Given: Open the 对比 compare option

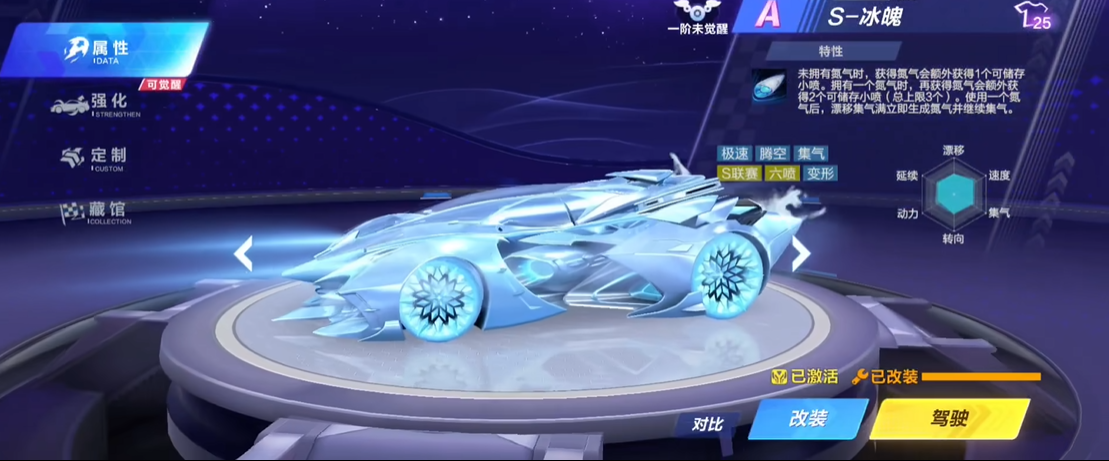Looking at the screenshot, I should click(x=707, y=424).
